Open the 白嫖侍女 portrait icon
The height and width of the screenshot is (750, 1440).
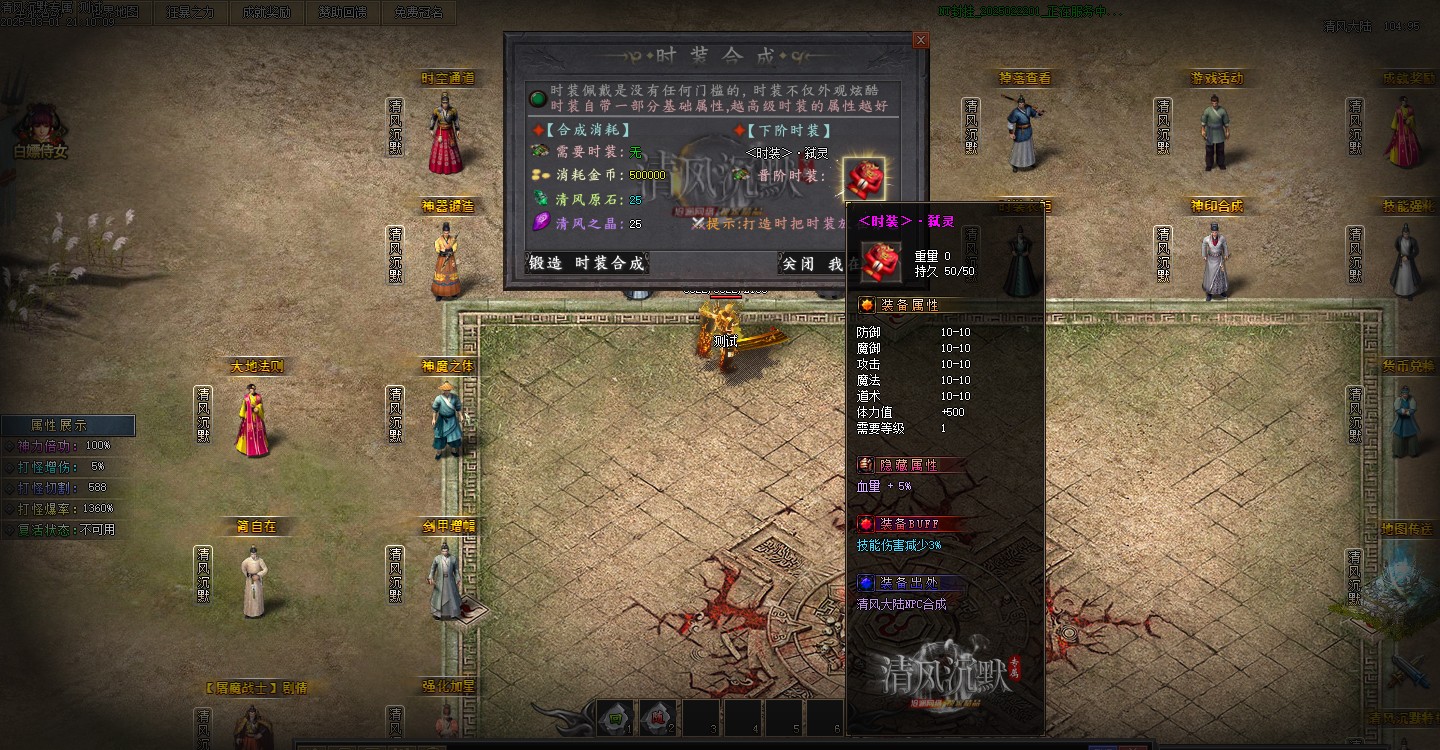[41, 128]
